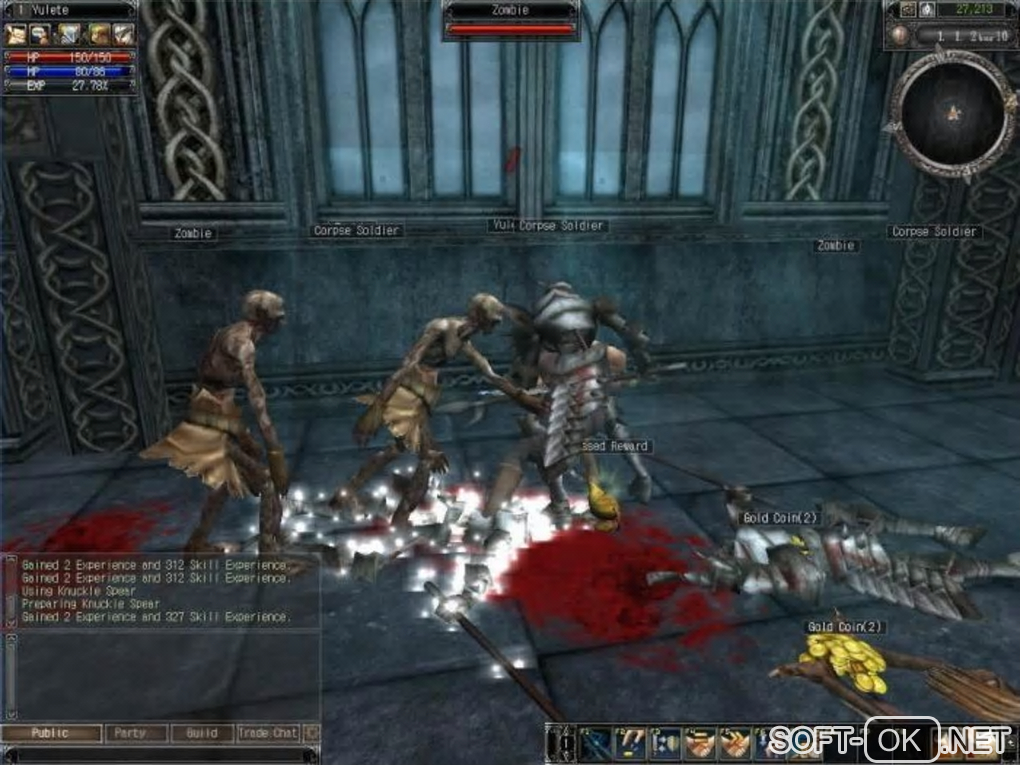Viewport: 1020px width, 765px height.
Task: Switch to the Public chat tab
Action: pyautogui.click(x=52, y=733)
